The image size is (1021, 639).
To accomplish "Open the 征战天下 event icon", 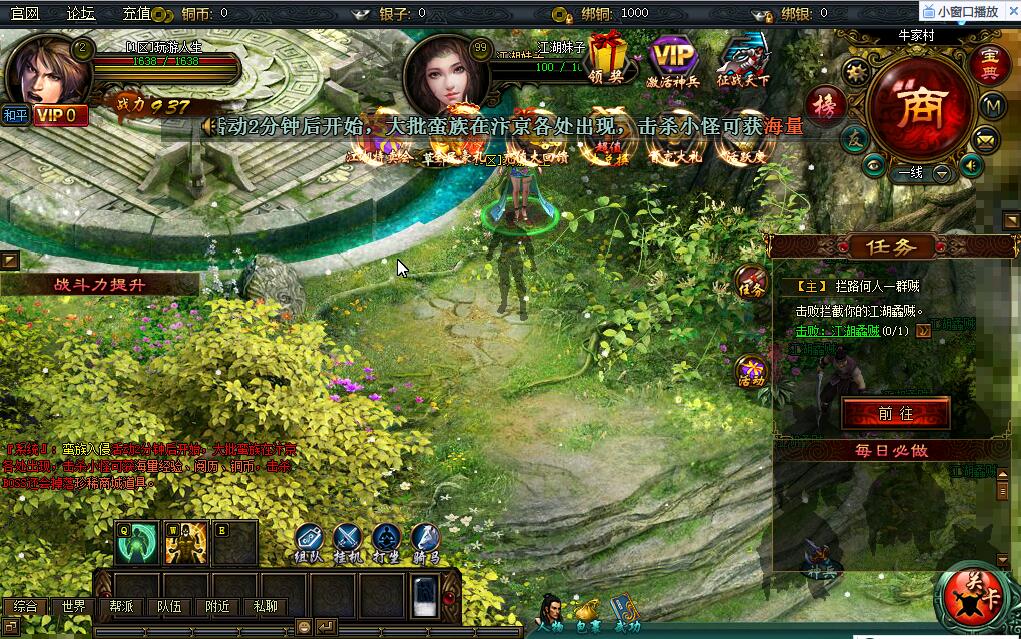I will coord(742,58).
